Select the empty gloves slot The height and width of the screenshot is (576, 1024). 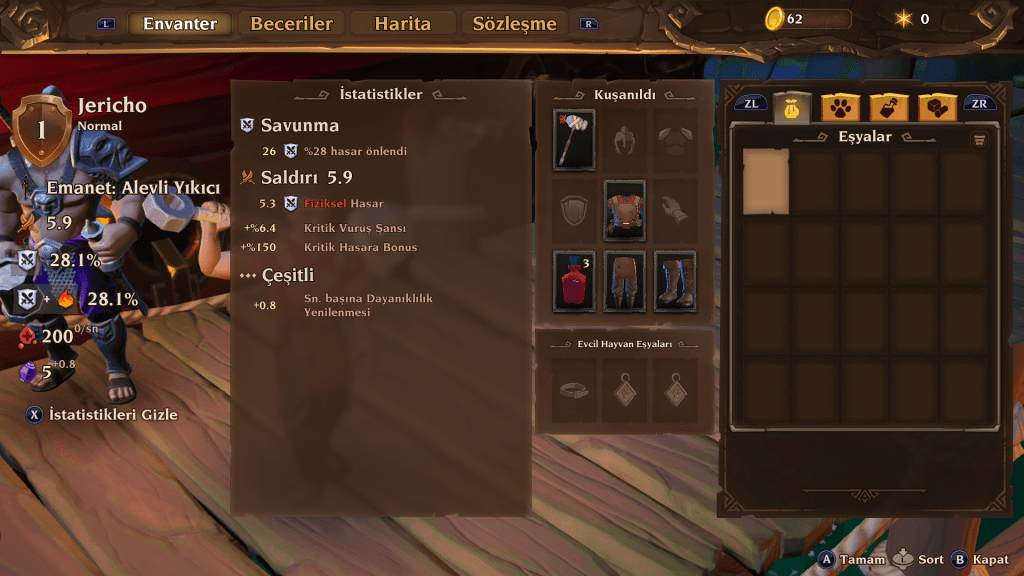[x=674, y=210]
